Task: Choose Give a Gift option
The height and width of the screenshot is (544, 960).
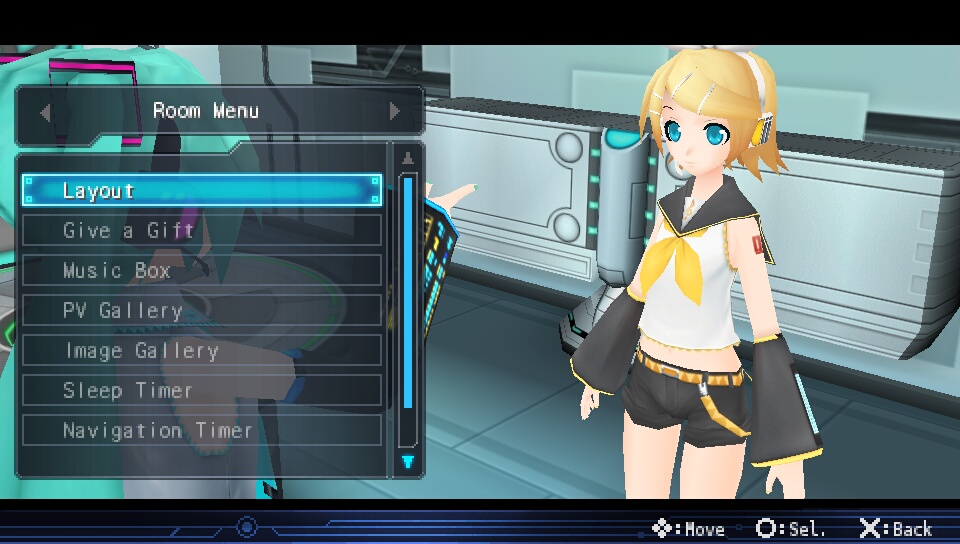Action: [x=201, y=230]
